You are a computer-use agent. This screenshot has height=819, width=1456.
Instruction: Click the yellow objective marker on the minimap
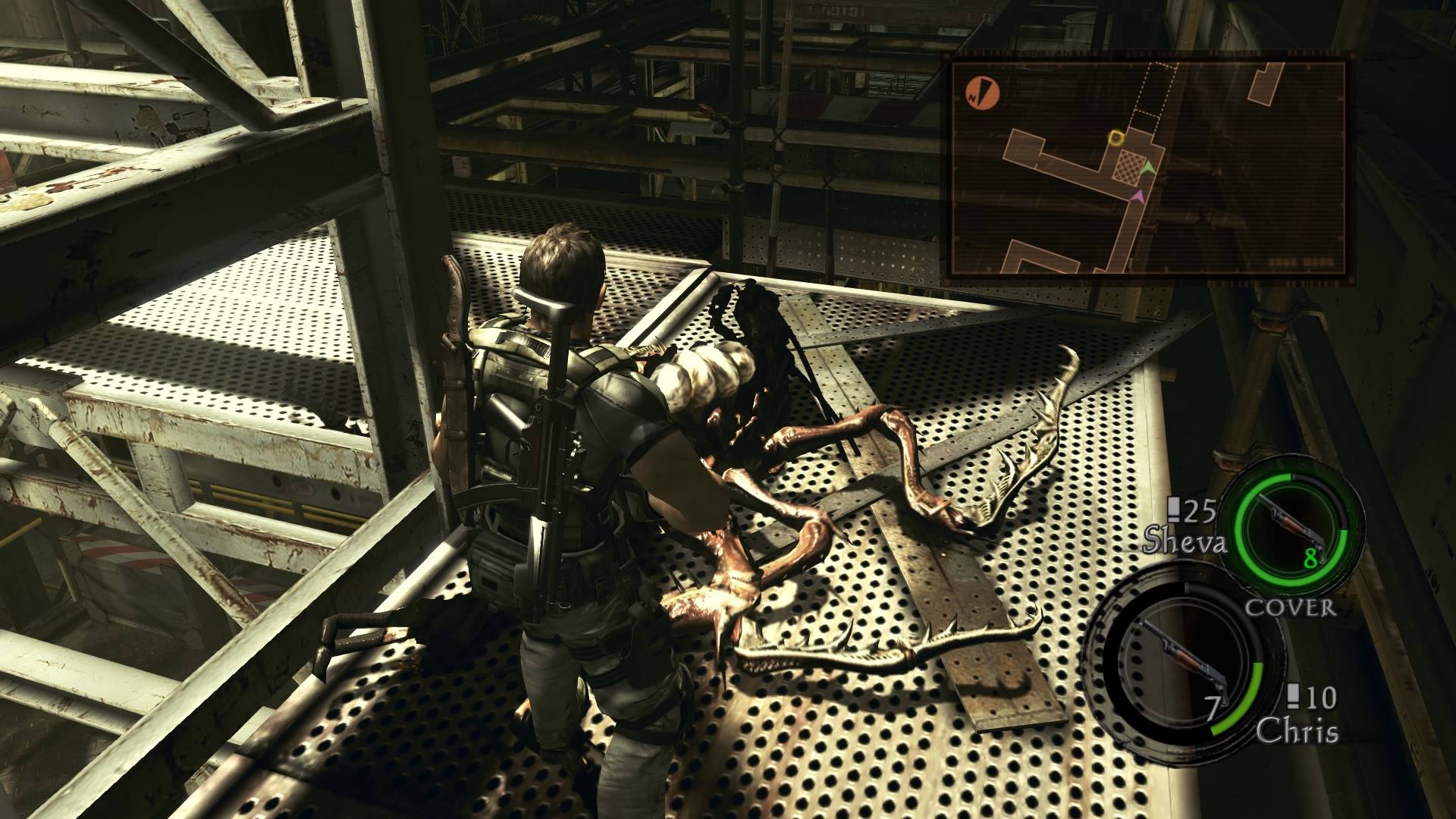[x=1116, y=138]
